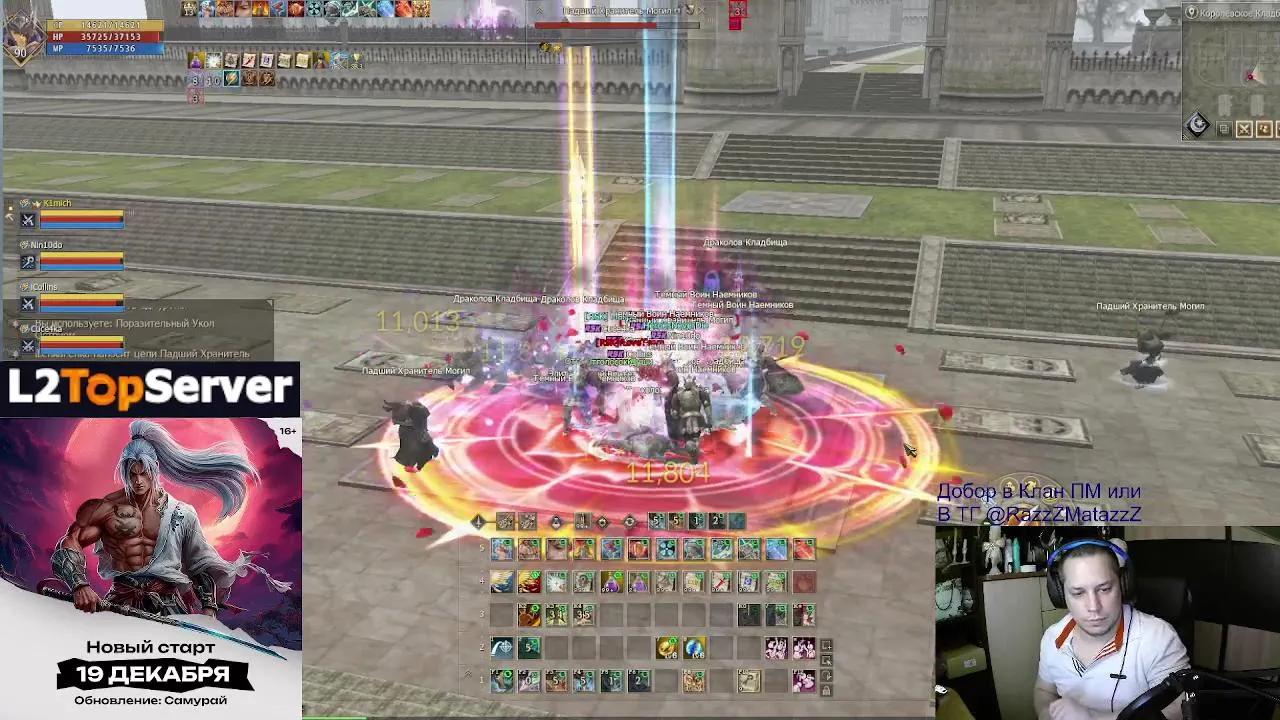The width and height of the screenshot is (1280, 720).
Task: Expand the hotbar panel with its arrow control
Action: click(466, 672)
